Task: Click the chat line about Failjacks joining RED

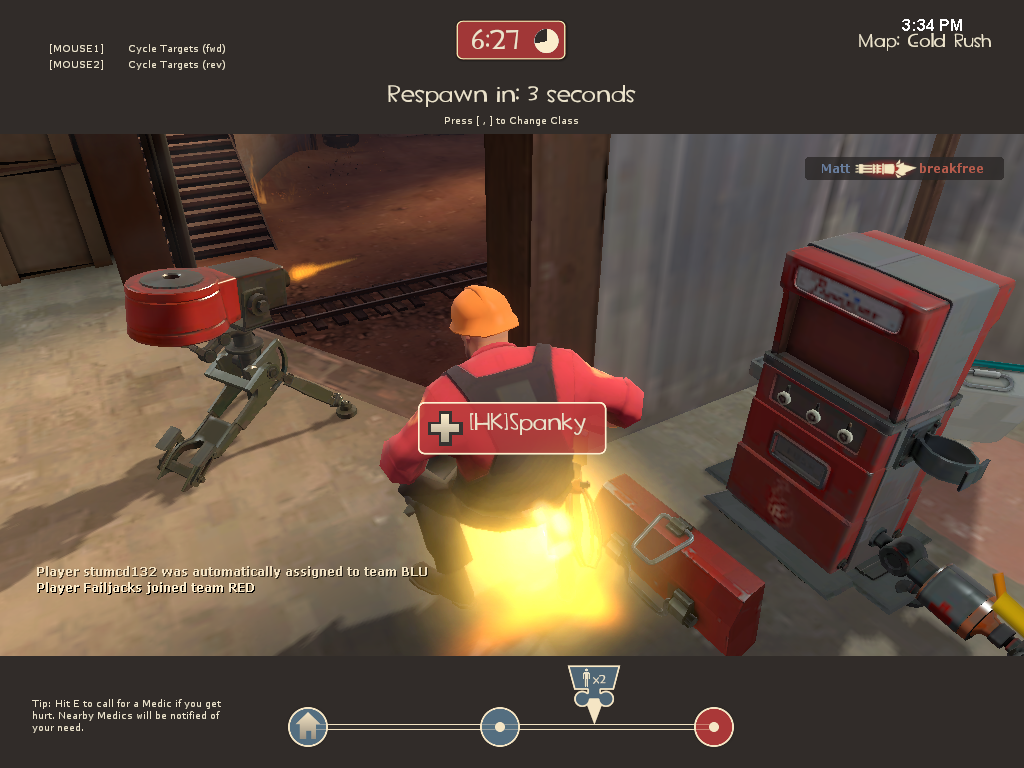Action: pos(146,588)
